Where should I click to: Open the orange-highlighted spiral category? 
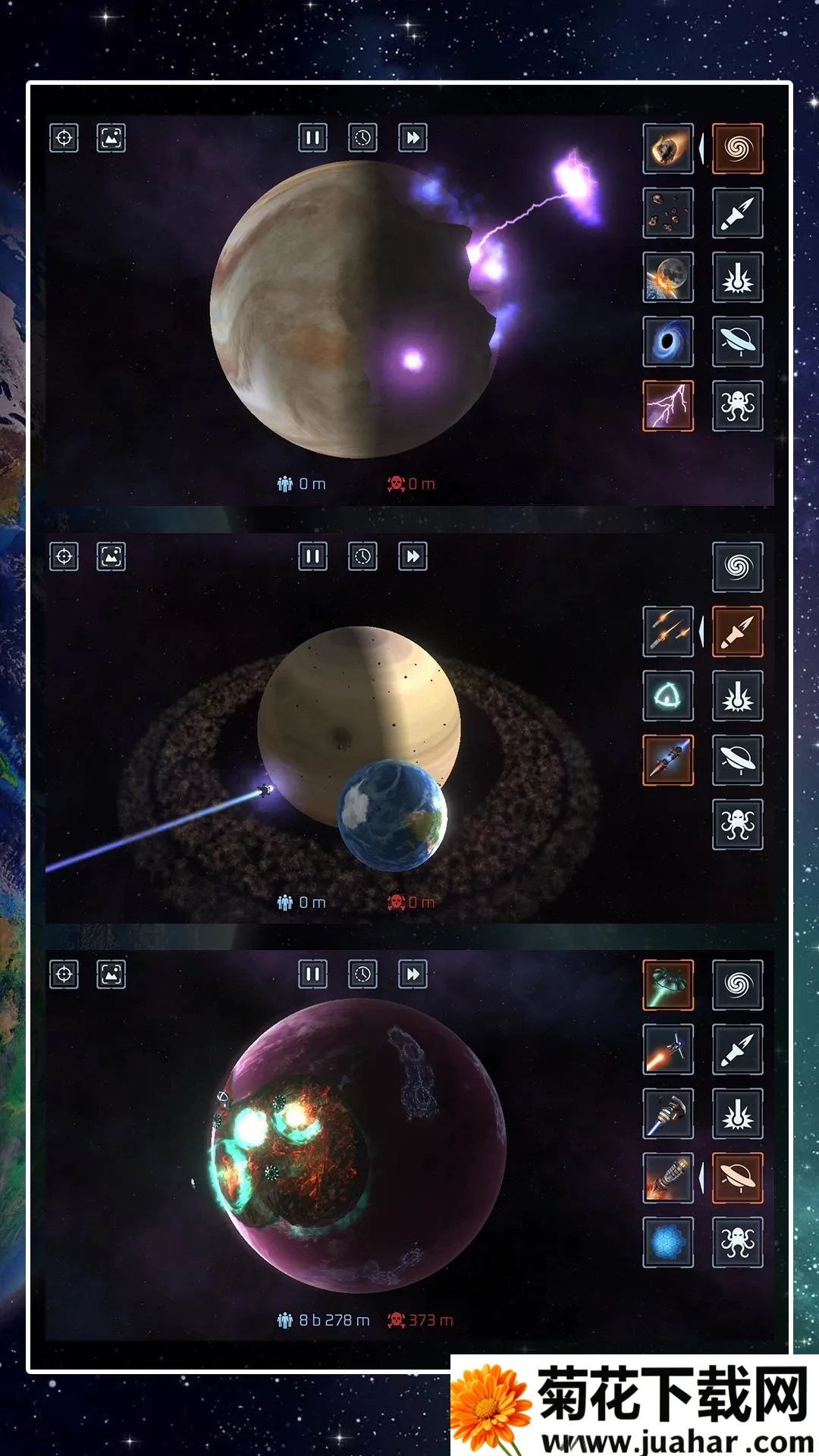(x=737, y=149)
